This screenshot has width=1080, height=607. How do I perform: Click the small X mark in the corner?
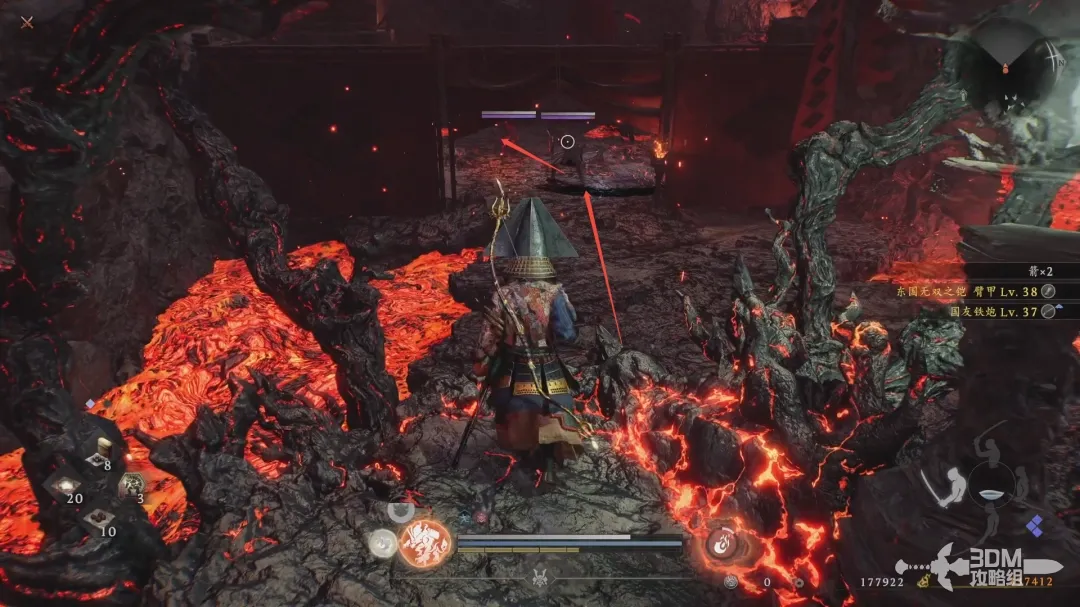(27, 22)
